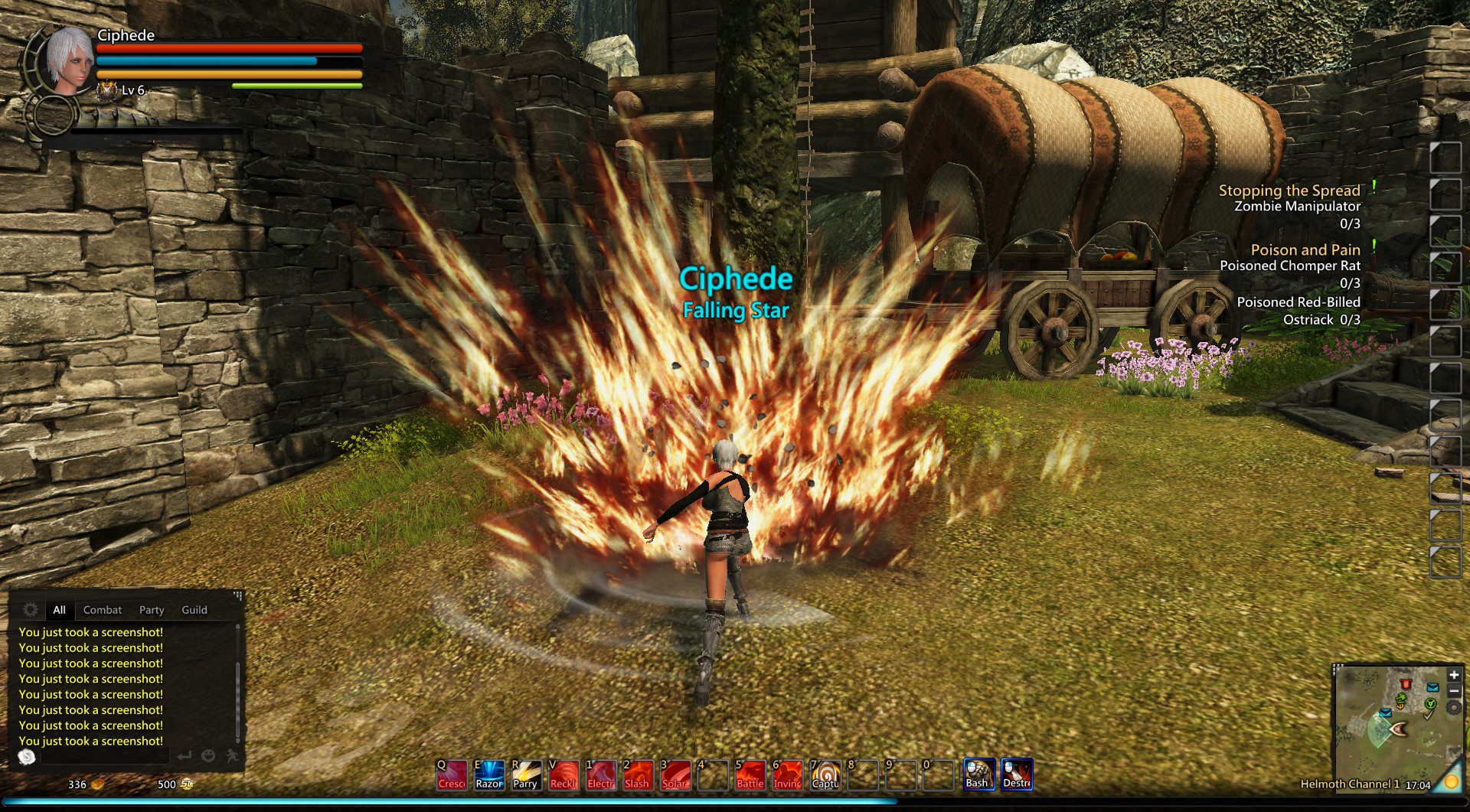The image size is (1470, 812).
Task: Zoom out the minimap with minus button
Action: coord(1454,691)
